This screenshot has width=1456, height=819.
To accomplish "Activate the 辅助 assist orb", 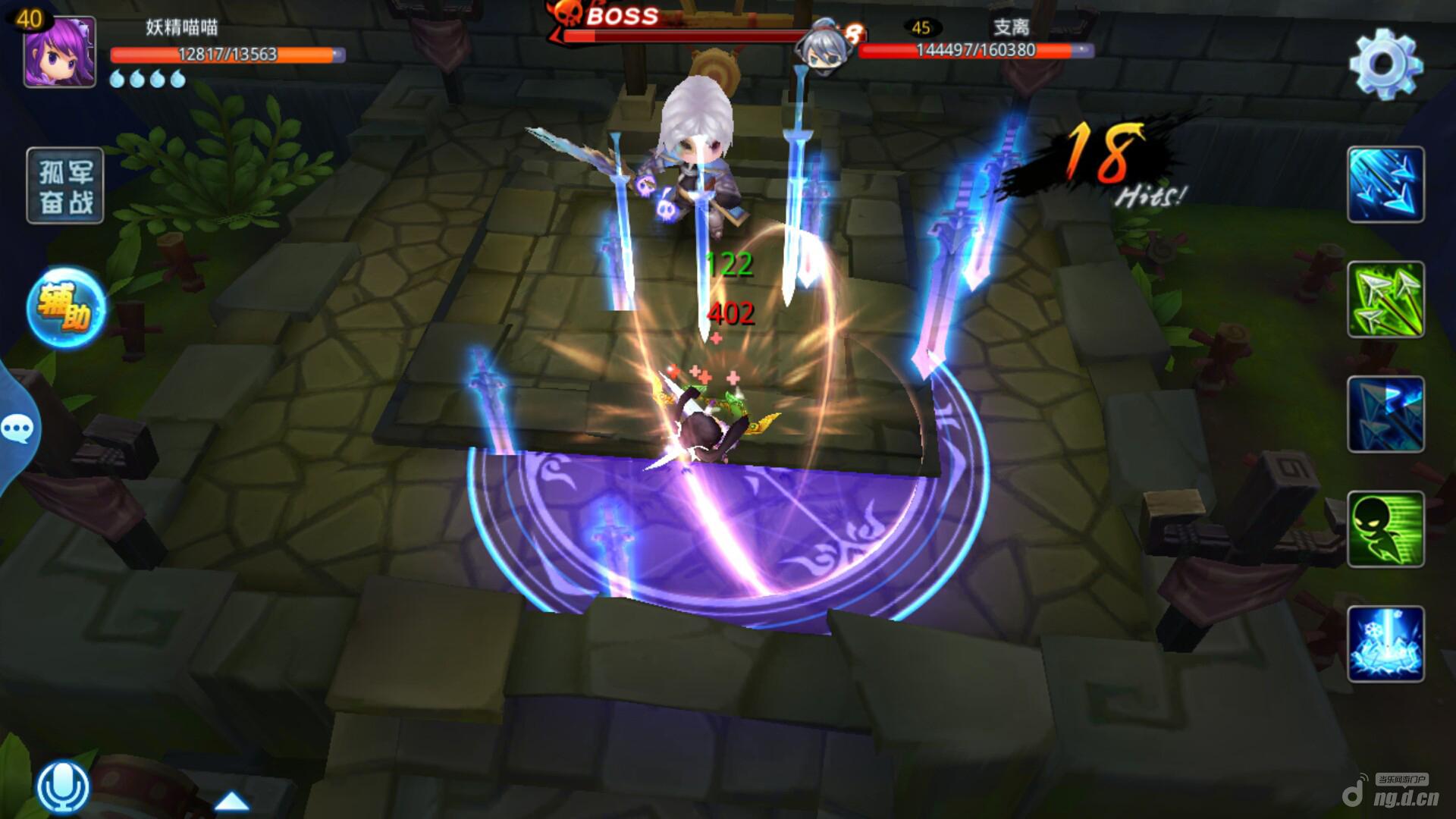I will tap(67, 308).
